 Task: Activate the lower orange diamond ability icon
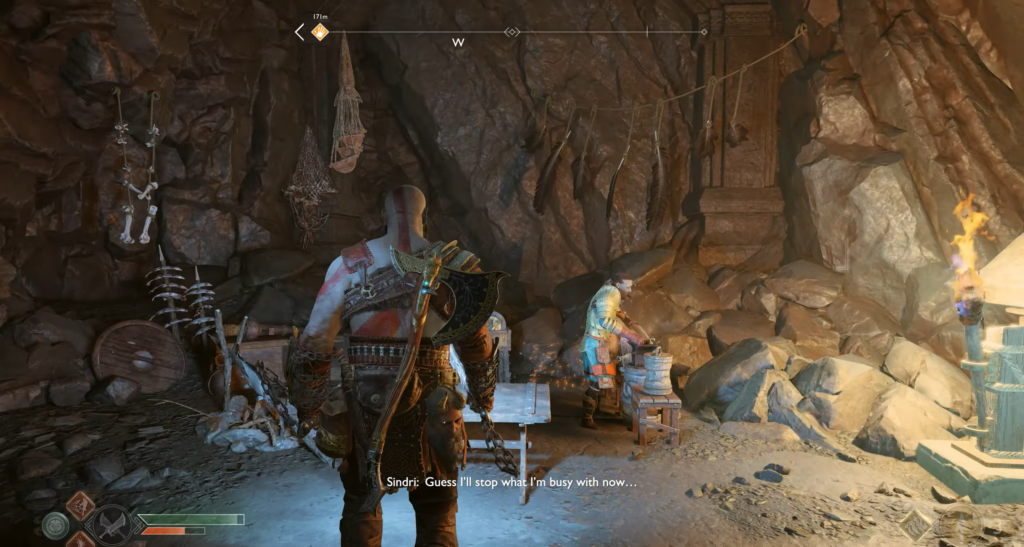click(82, 541)
